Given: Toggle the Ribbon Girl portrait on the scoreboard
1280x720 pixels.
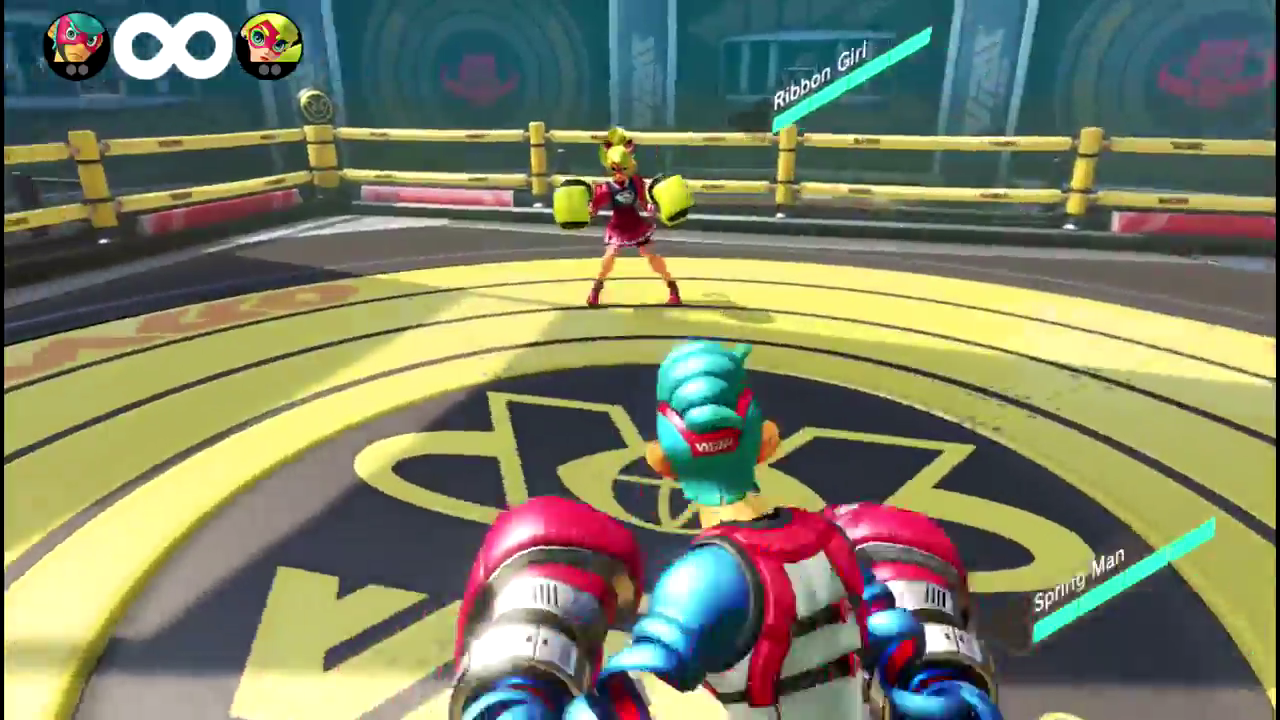Looking at the screenshot, I should coord(268,44).
